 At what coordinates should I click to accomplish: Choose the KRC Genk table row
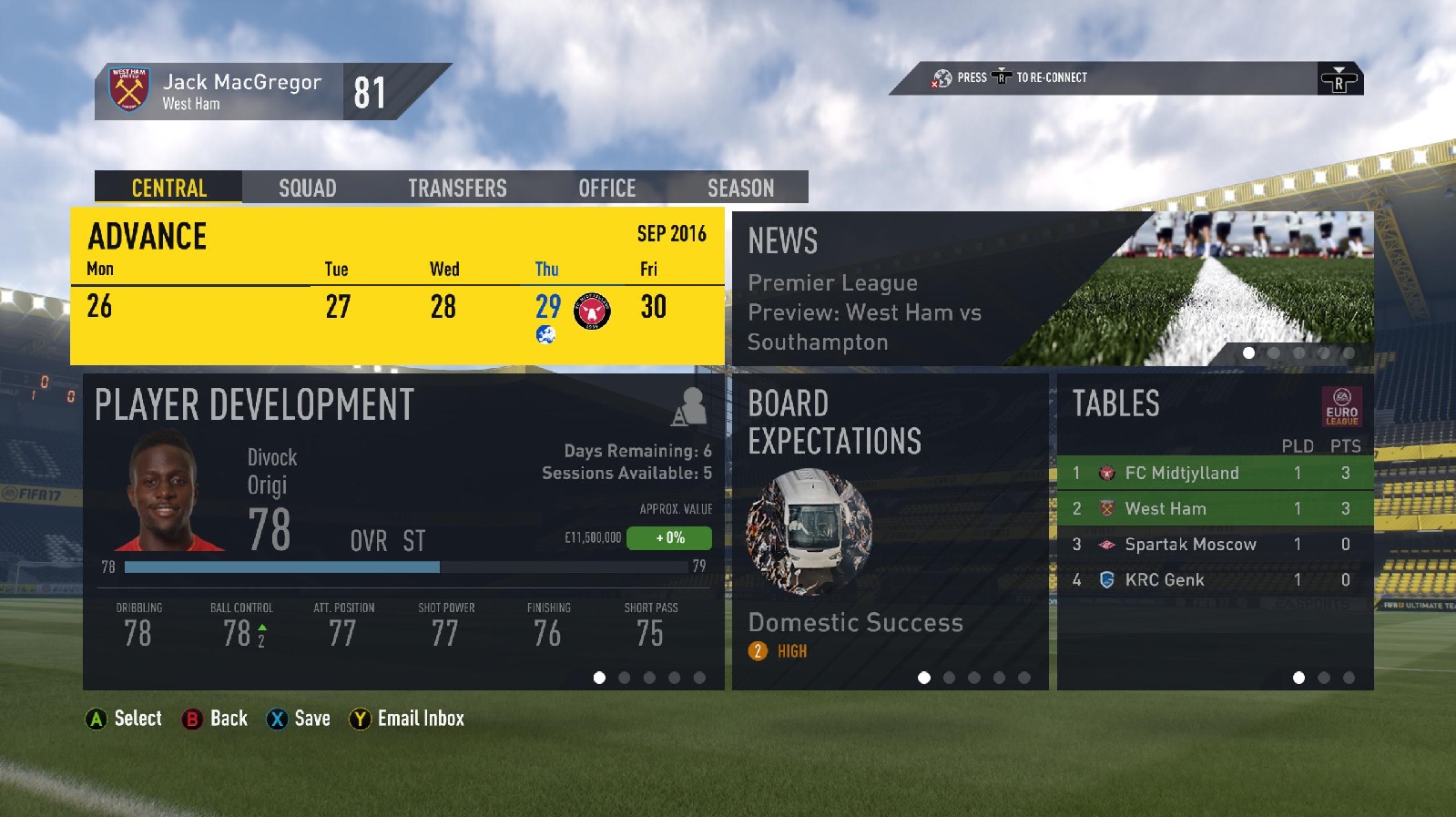(1215, 580)
